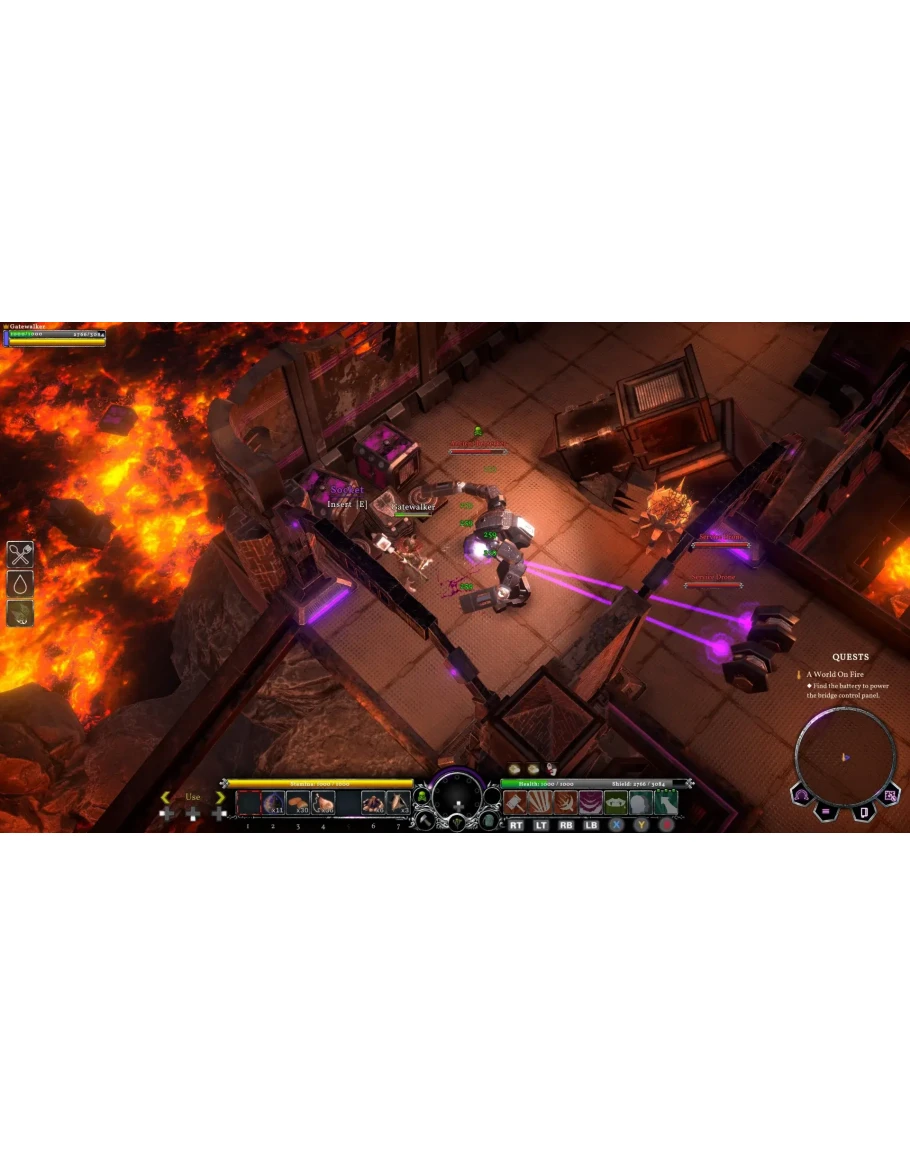Open the journal book icon under the minimap
910x1155 pixels.
863,811
